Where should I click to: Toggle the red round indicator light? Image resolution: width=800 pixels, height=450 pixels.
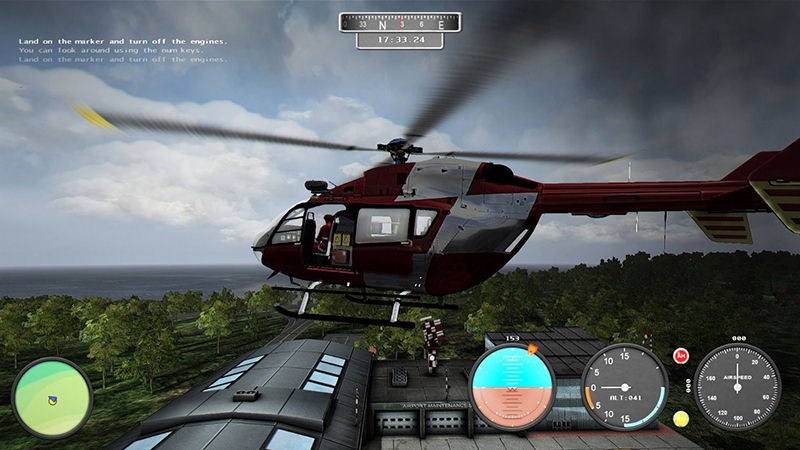point(681,355)
